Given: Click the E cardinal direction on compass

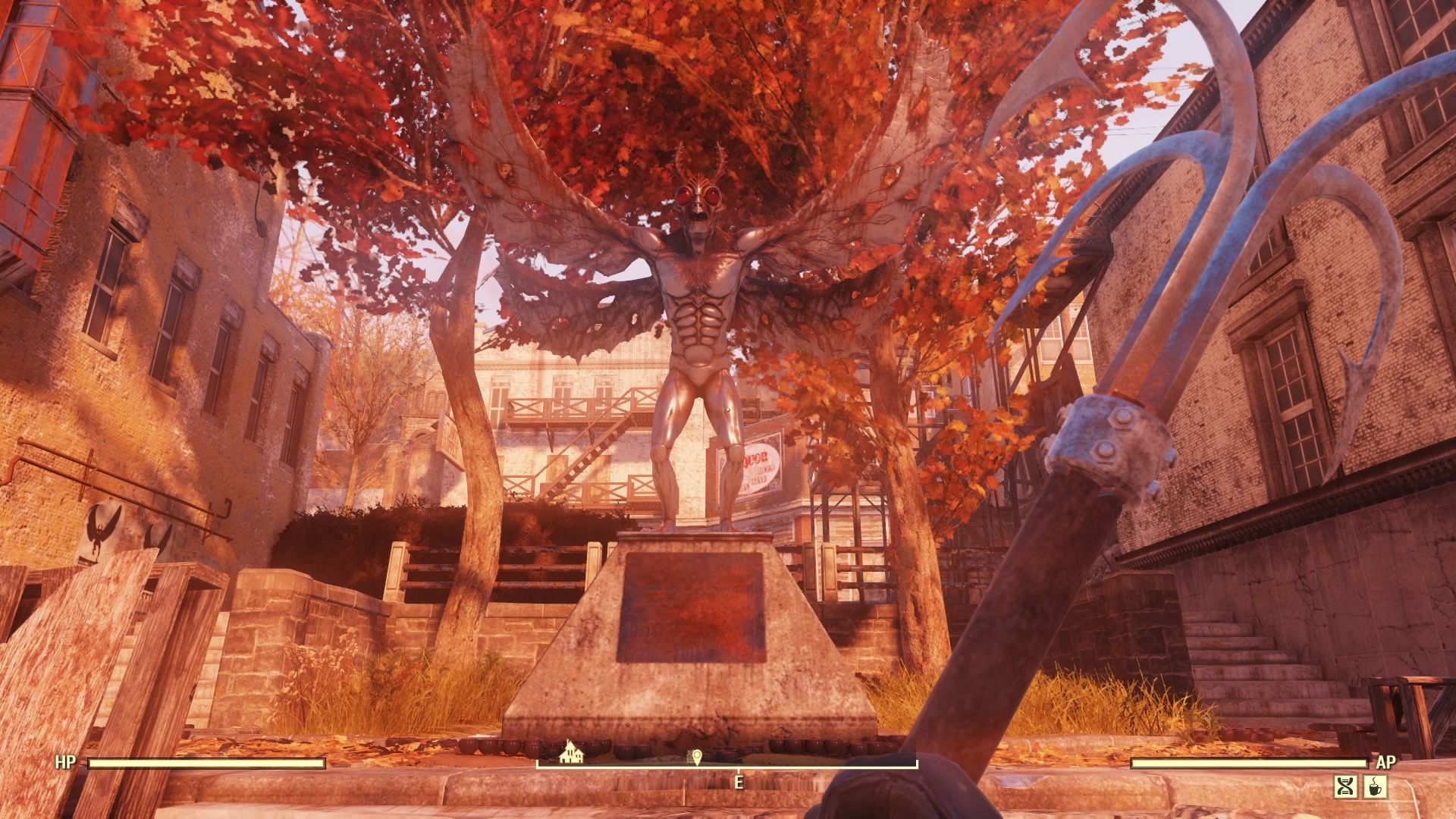Looking at the screenshot, I should click(739, 781).
